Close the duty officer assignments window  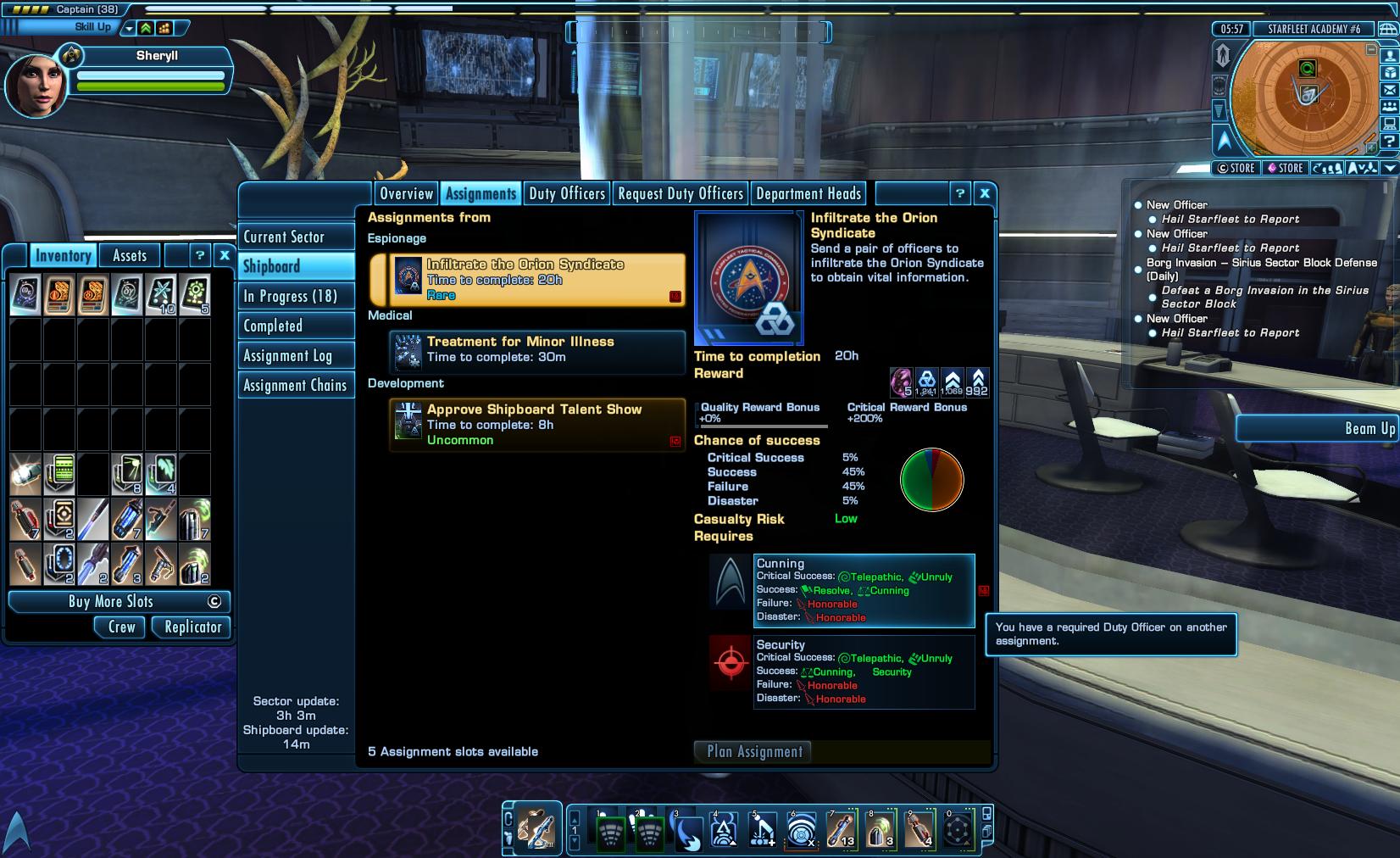[x=984, y=193]
